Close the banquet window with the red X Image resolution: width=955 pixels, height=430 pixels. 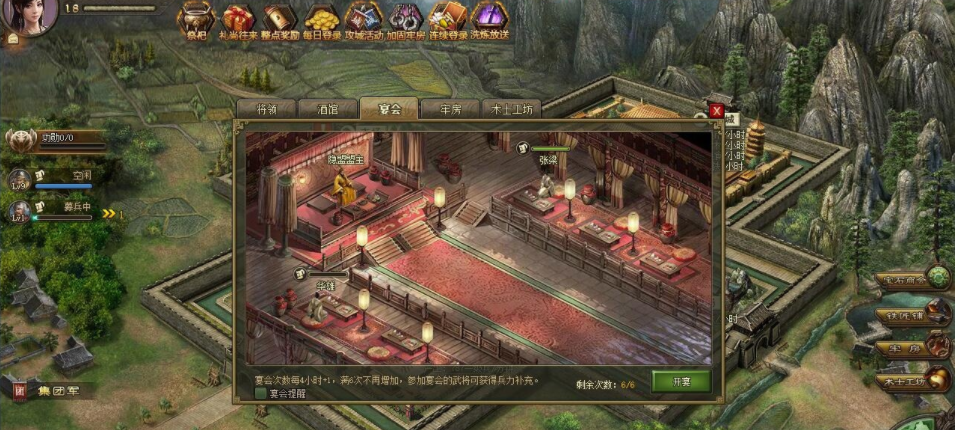click(x=716, y=111)
